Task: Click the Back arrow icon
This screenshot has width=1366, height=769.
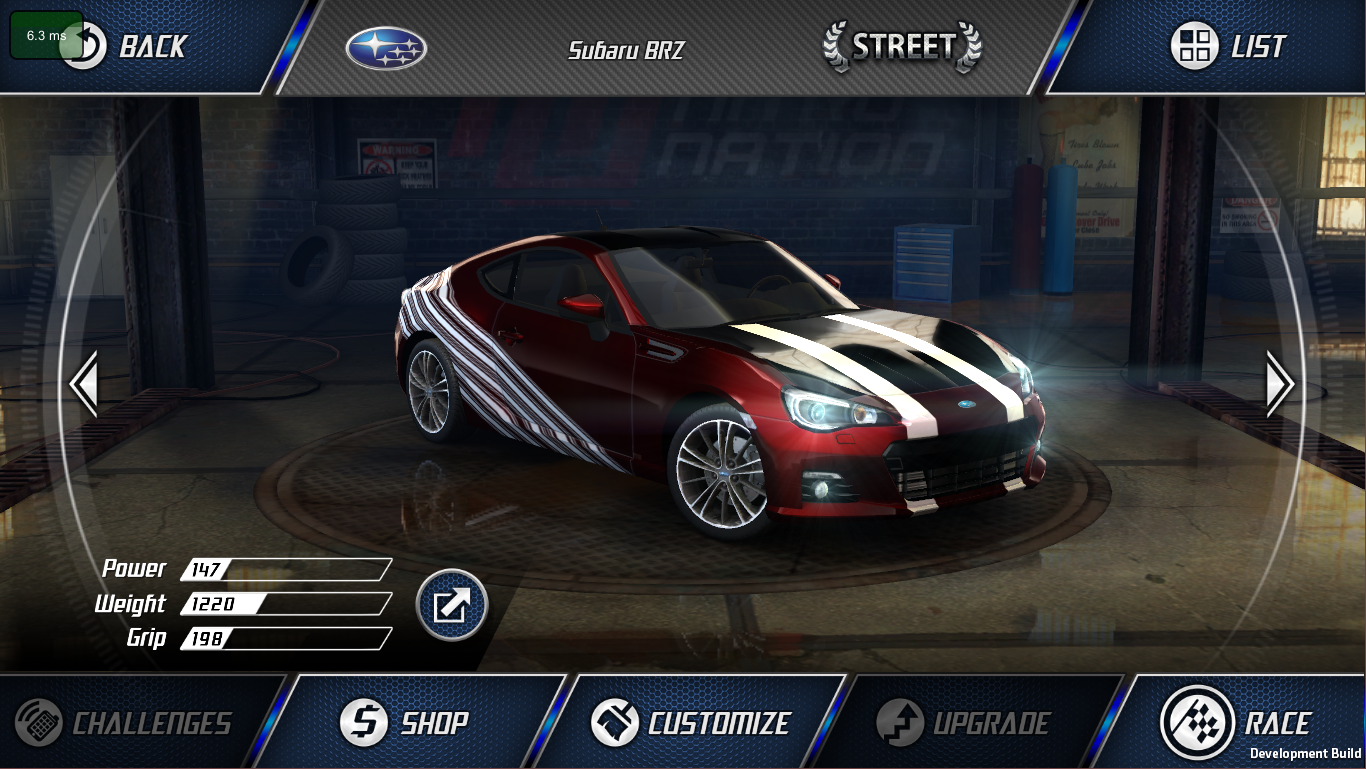Action: (x=87, y=44)
